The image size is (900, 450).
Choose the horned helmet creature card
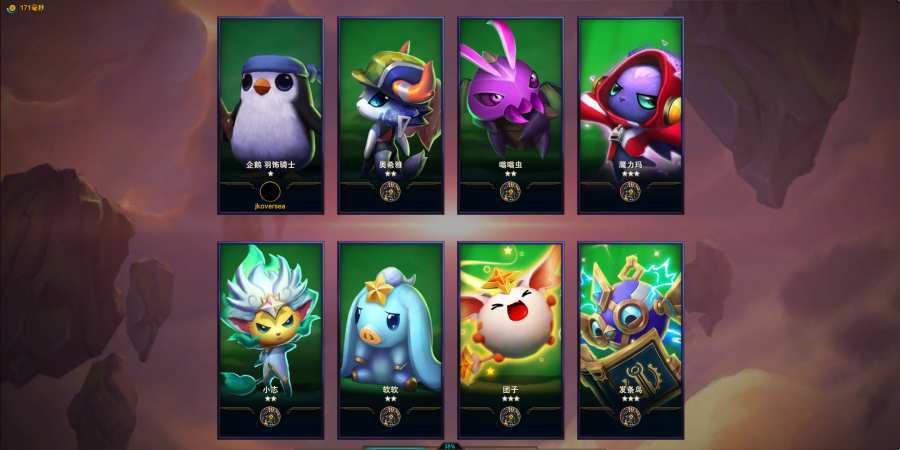coord(390,115)
